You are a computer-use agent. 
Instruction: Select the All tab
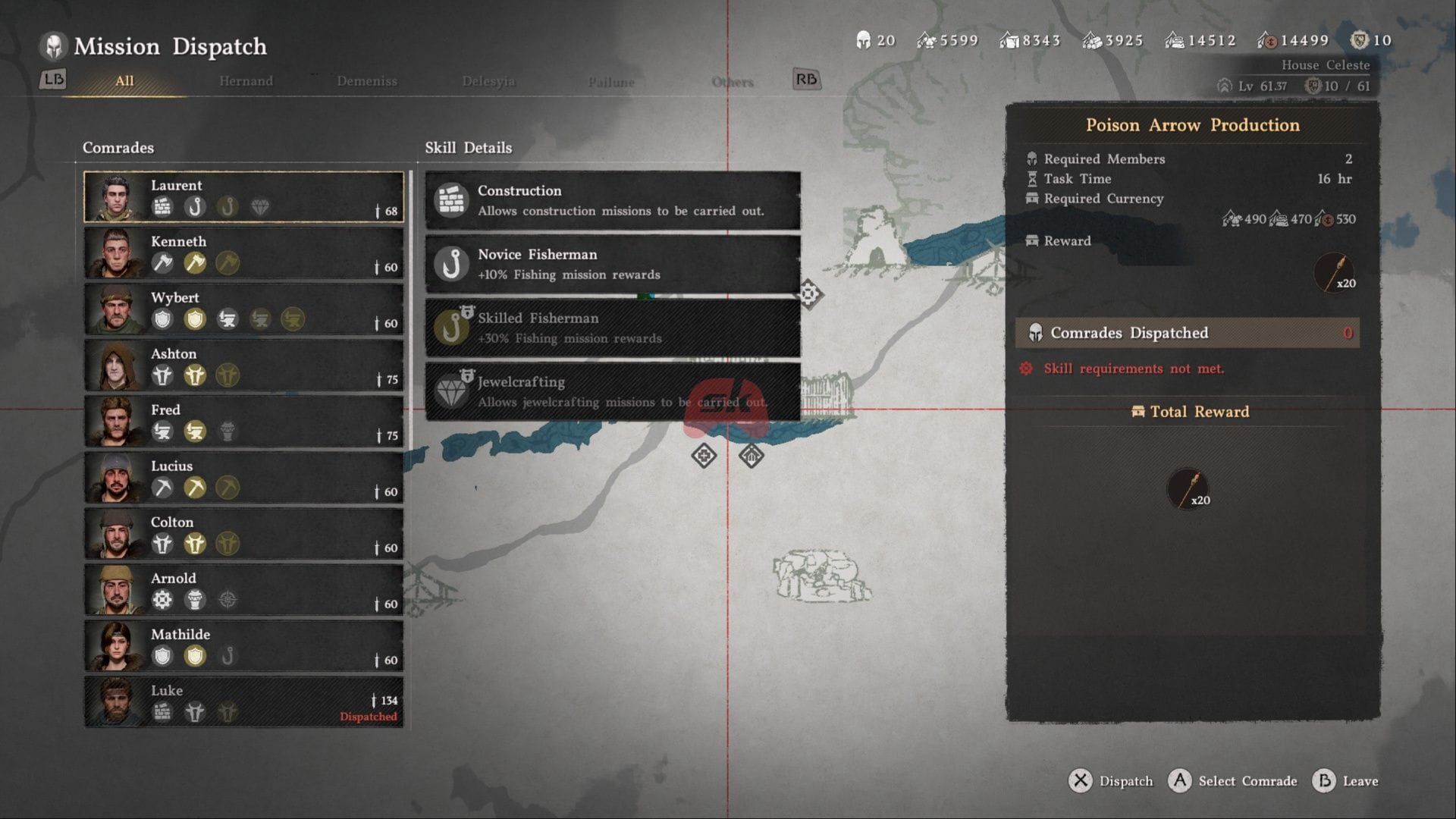click(124, 81)
